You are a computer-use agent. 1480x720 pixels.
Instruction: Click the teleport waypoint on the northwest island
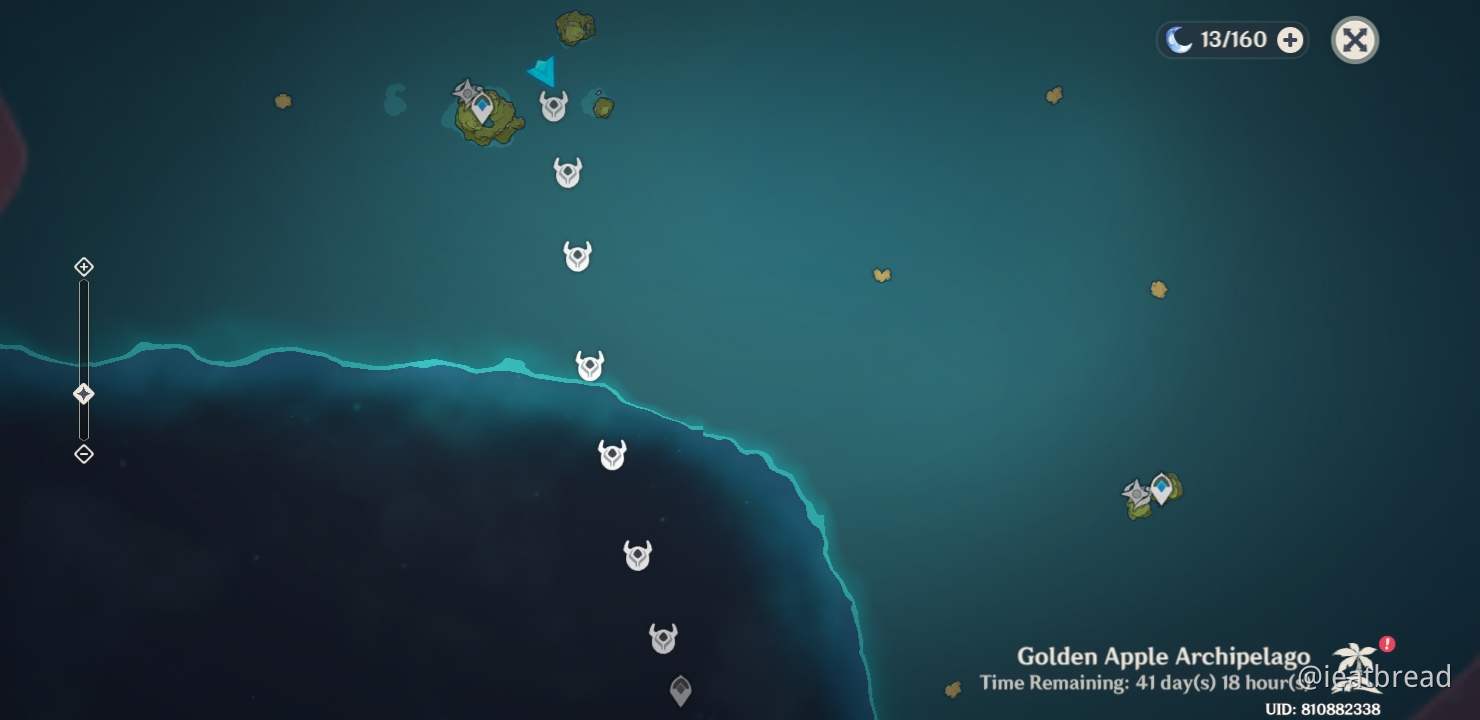tap(482, 104)
